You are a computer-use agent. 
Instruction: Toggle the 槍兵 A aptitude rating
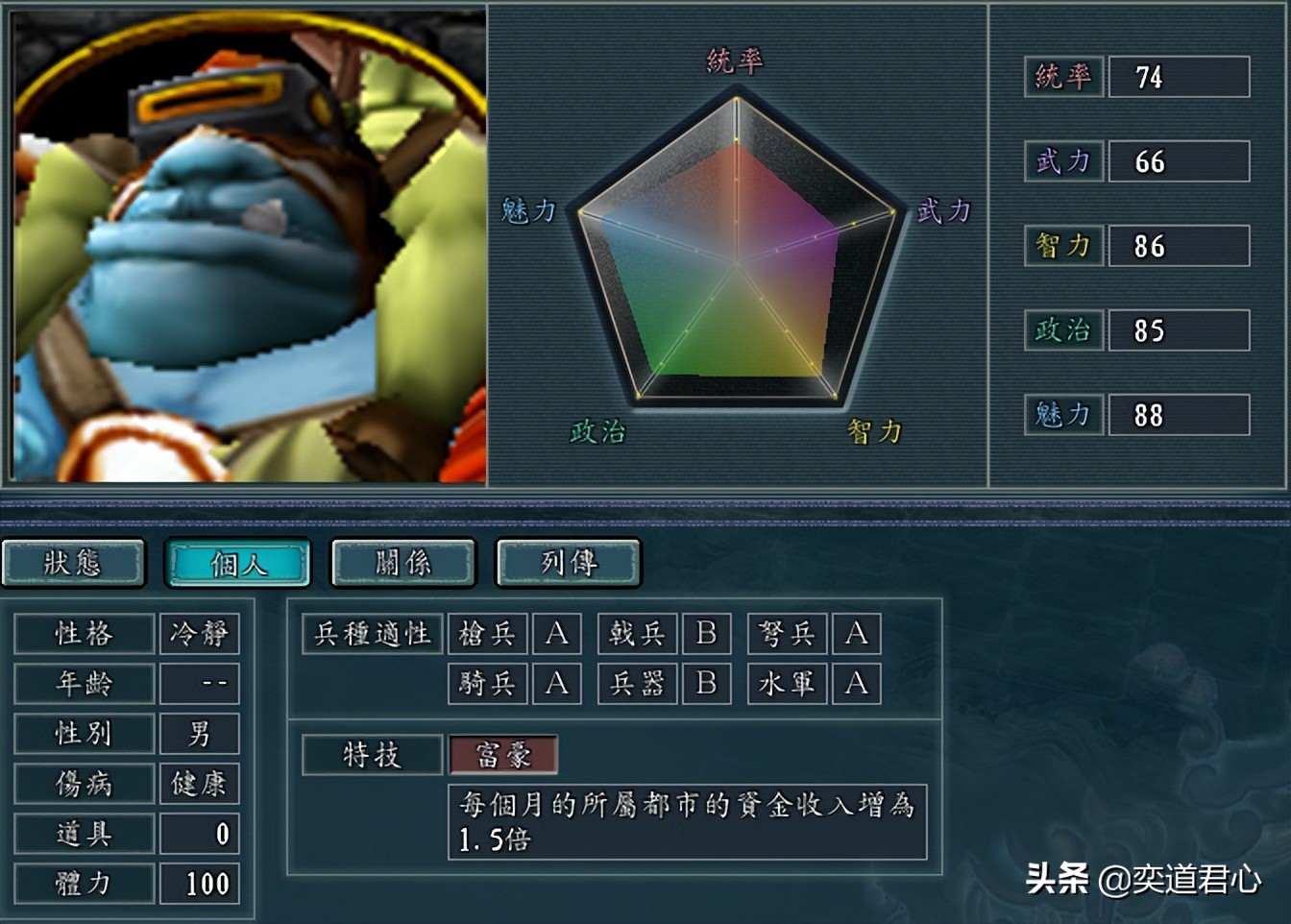(557, 634)
